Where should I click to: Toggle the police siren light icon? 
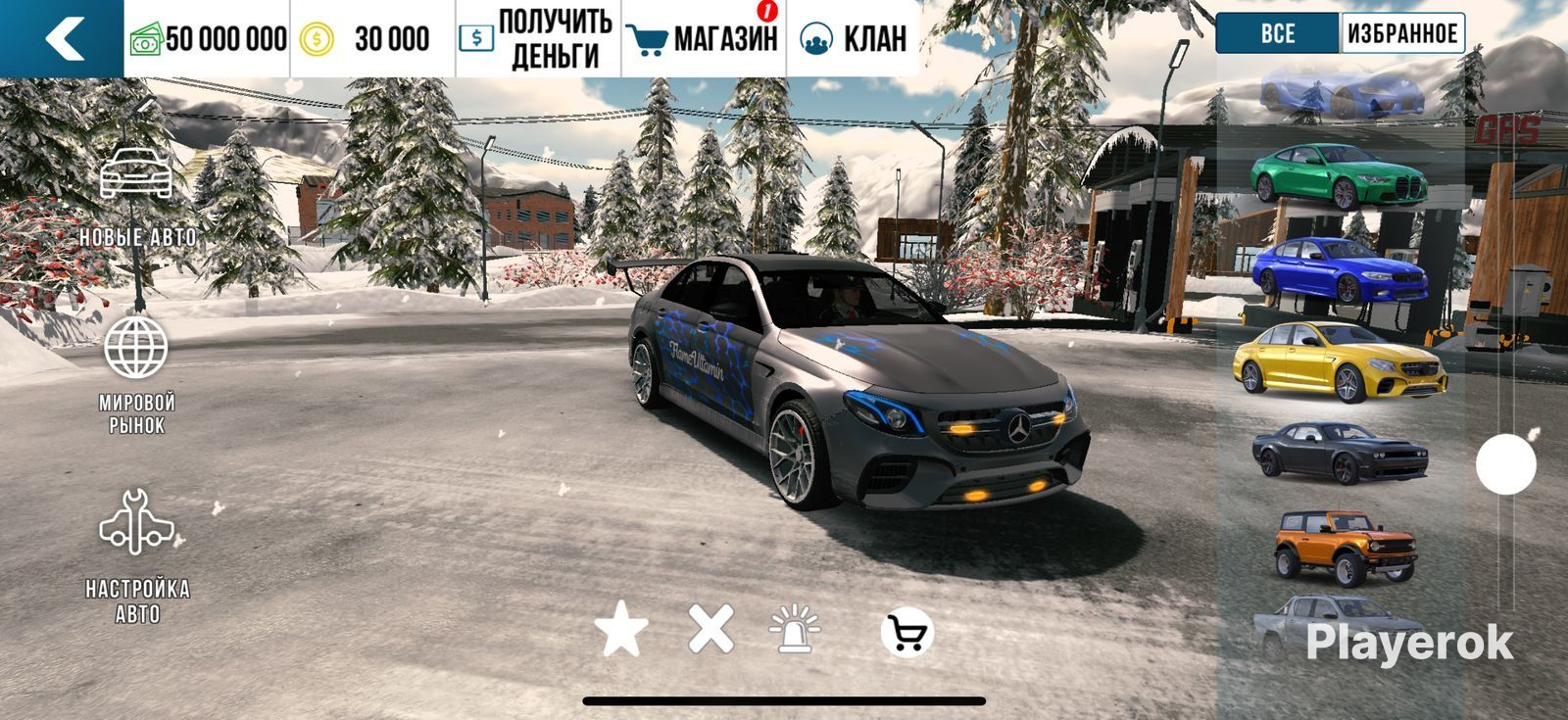point(795,630)
